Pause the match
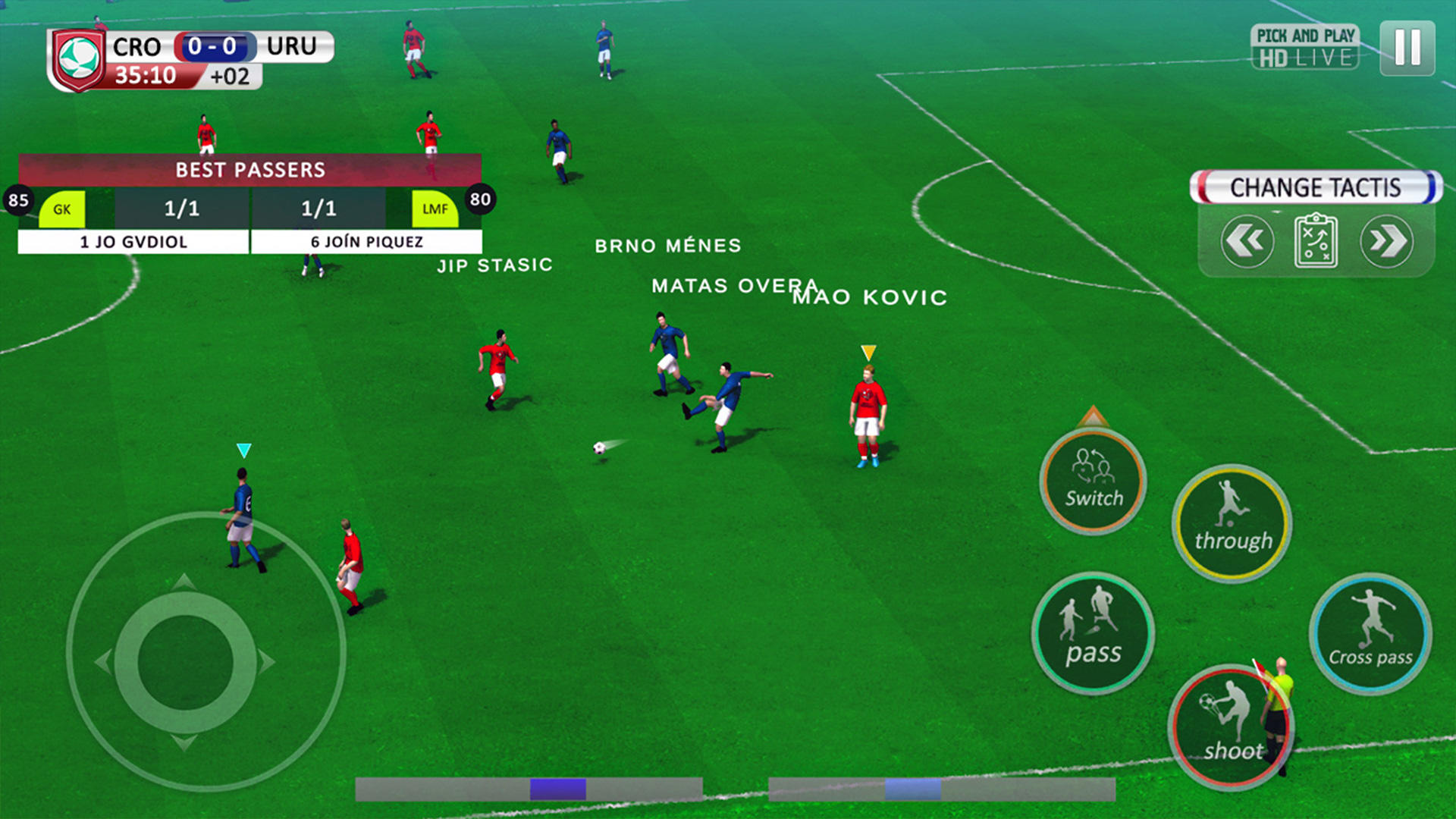This screenshot has width=1456, height=819. click(x=1407, y=49)
